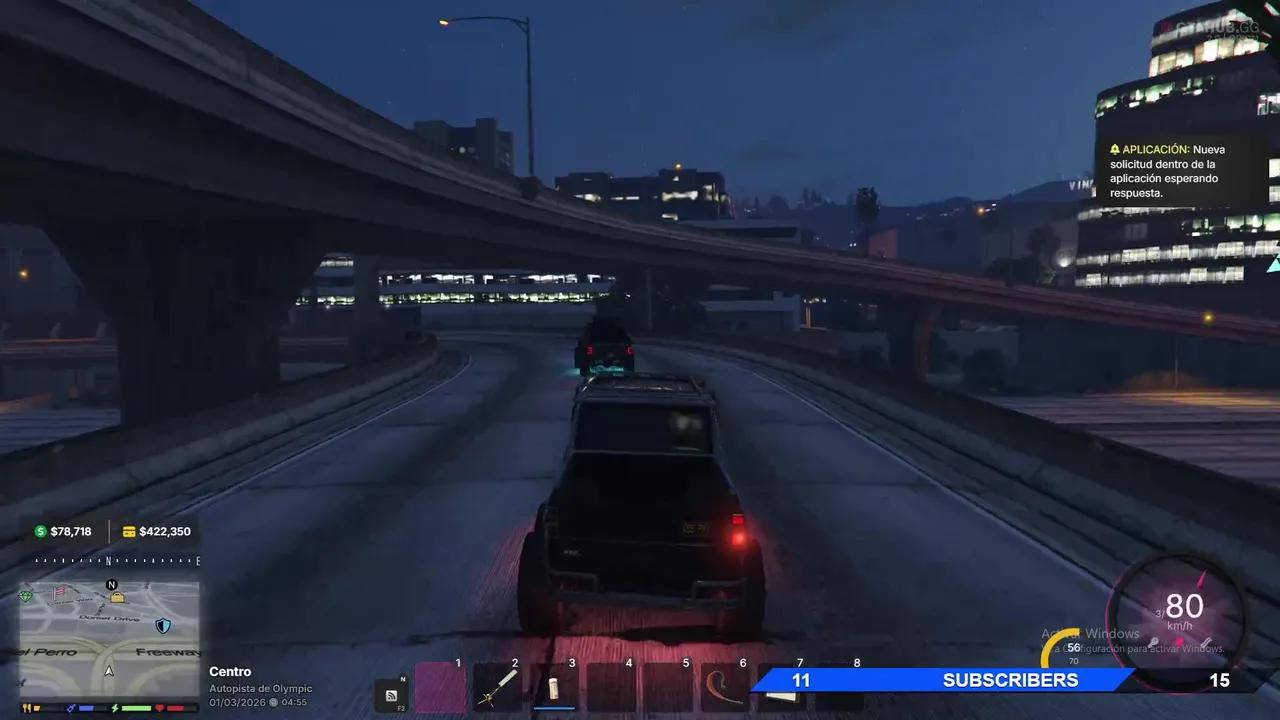Click the SUBSCRIBERS banner
The width and height of the screenshot is (1280, 720).
pos(1010,680)
